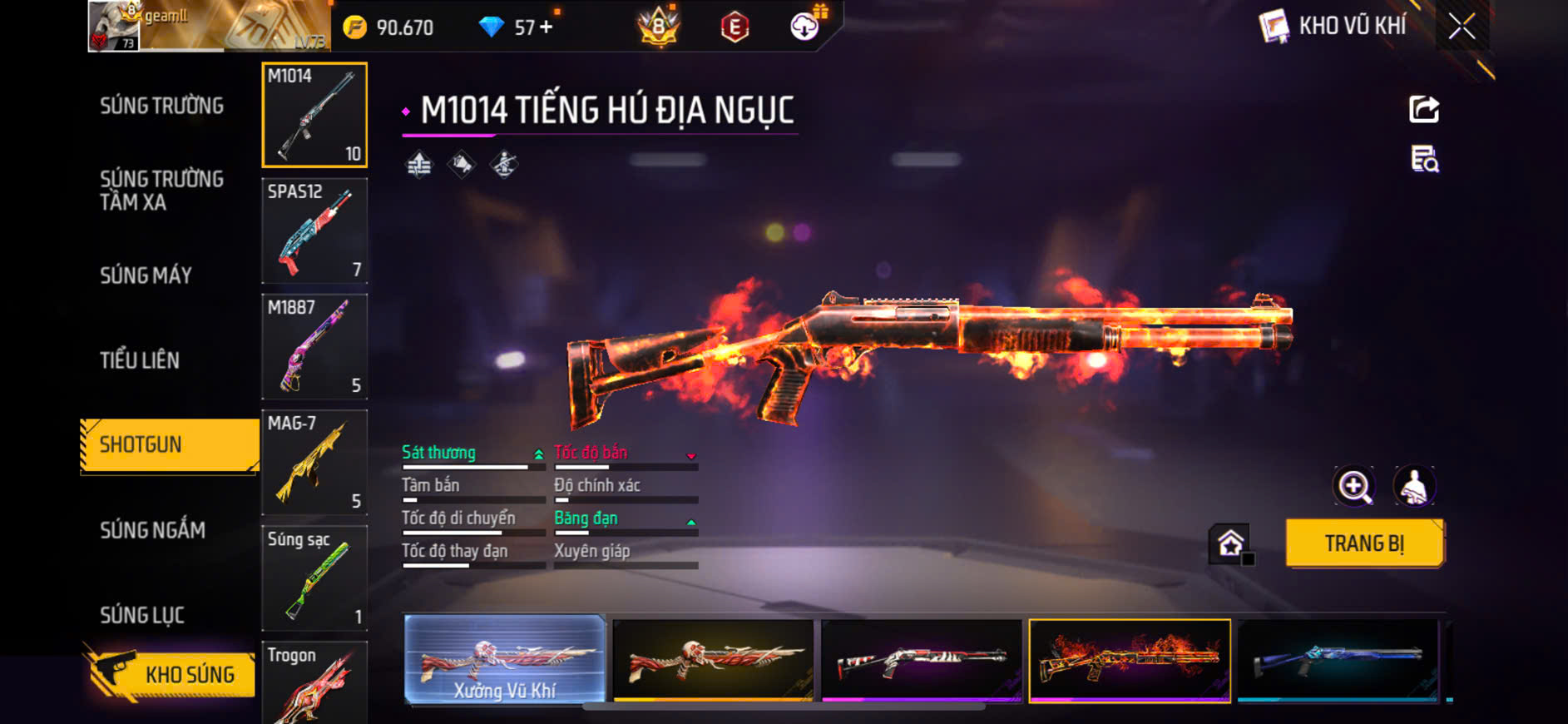This screenshot has height=724, width=1568.
Task: Show the character preview icon
Action: pos(1414,487)
